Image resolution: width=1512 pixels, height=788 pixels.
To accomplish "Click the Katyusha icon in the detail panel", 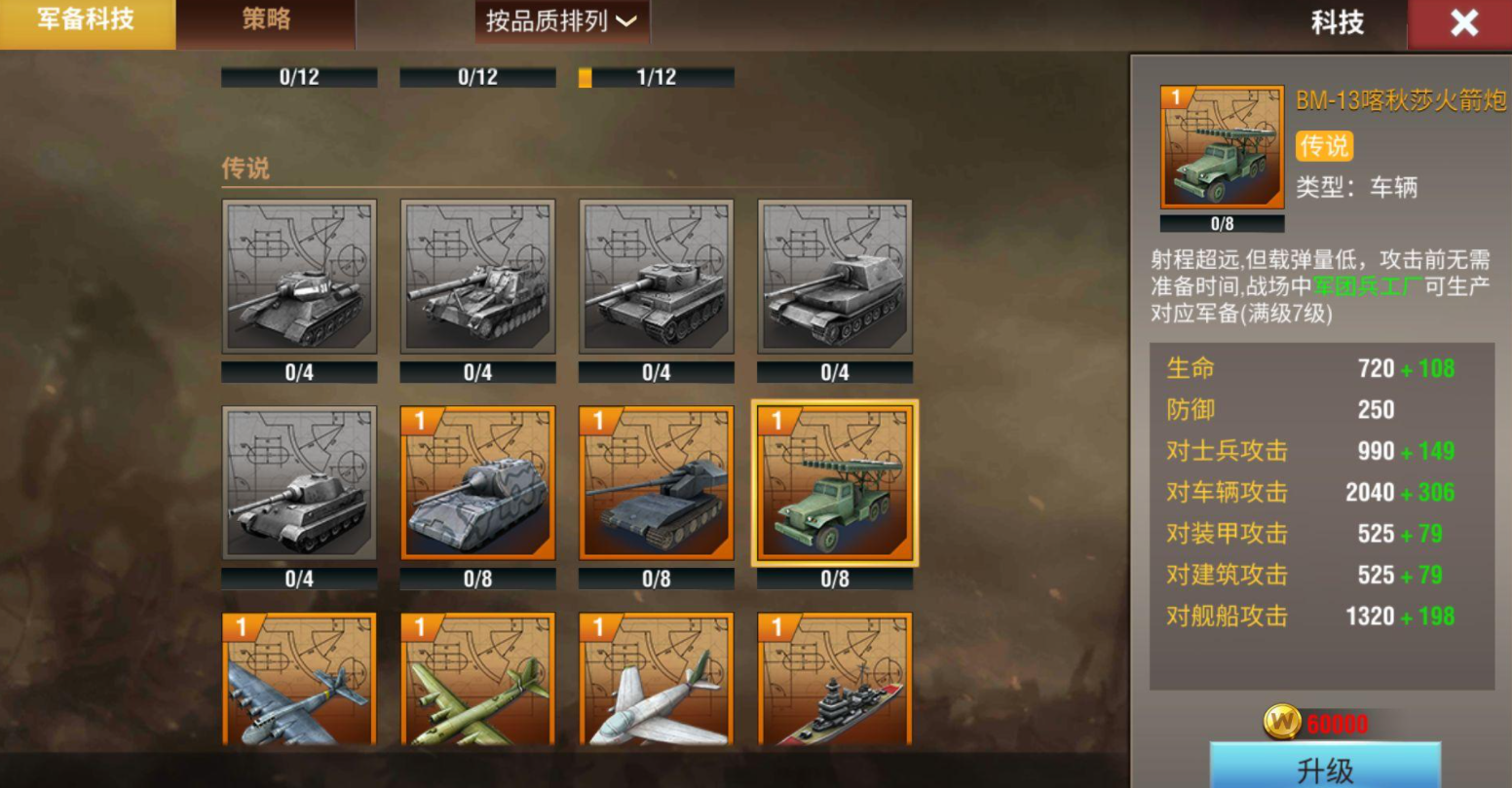I will [1222, 147].
